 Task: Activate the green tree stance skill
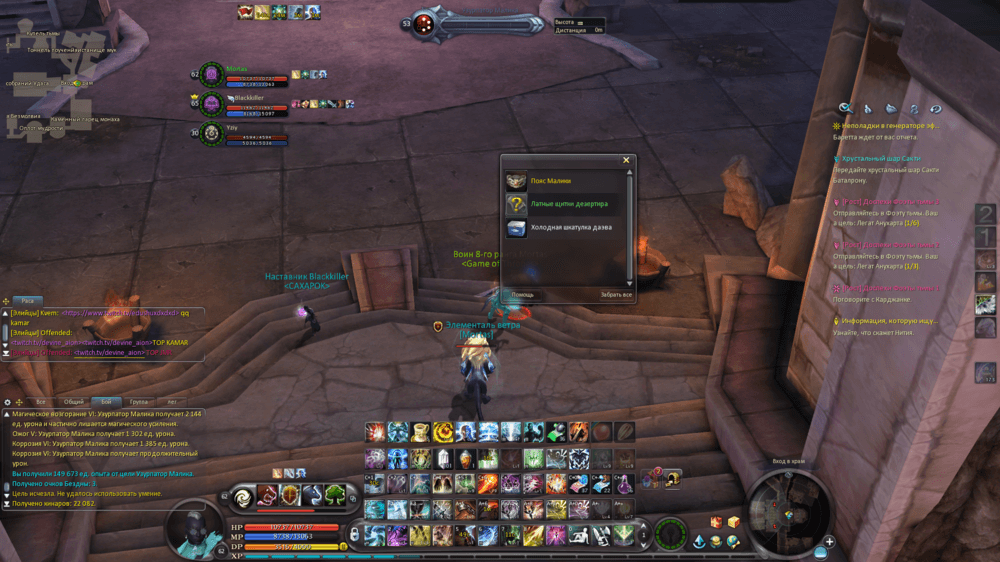pyautogui.click(x=333, y=496)
